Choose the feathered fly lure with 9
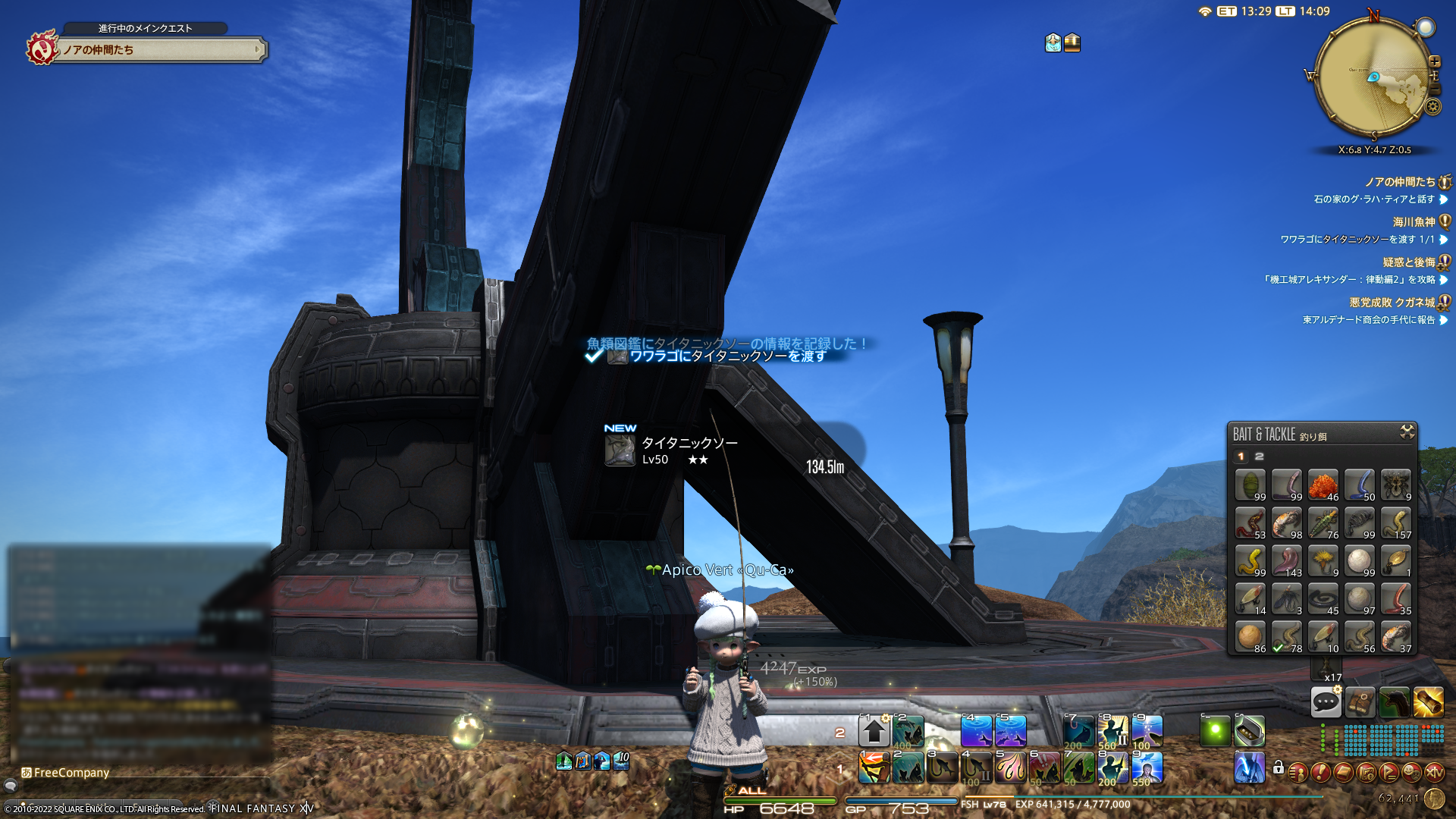1456x819 pixels. (1323, 560)
